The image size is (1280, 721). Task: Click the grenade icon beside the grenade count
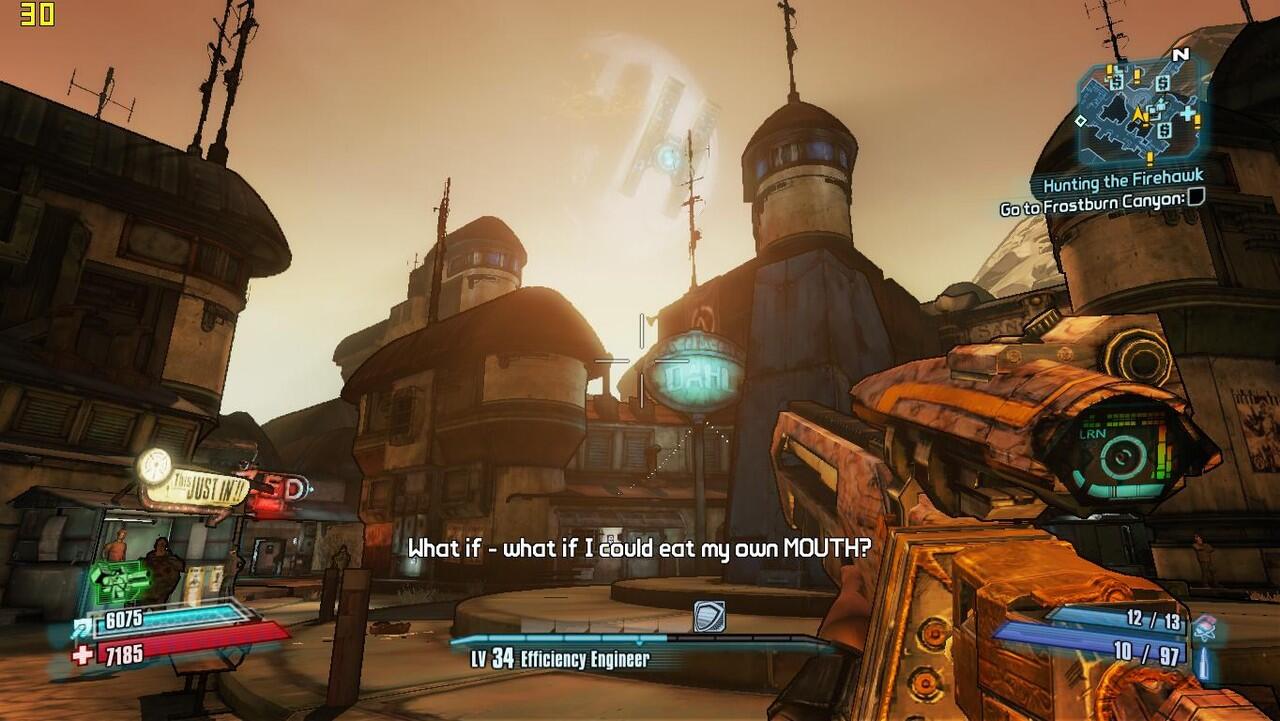pyautogui.click(x=1205, y=626)
